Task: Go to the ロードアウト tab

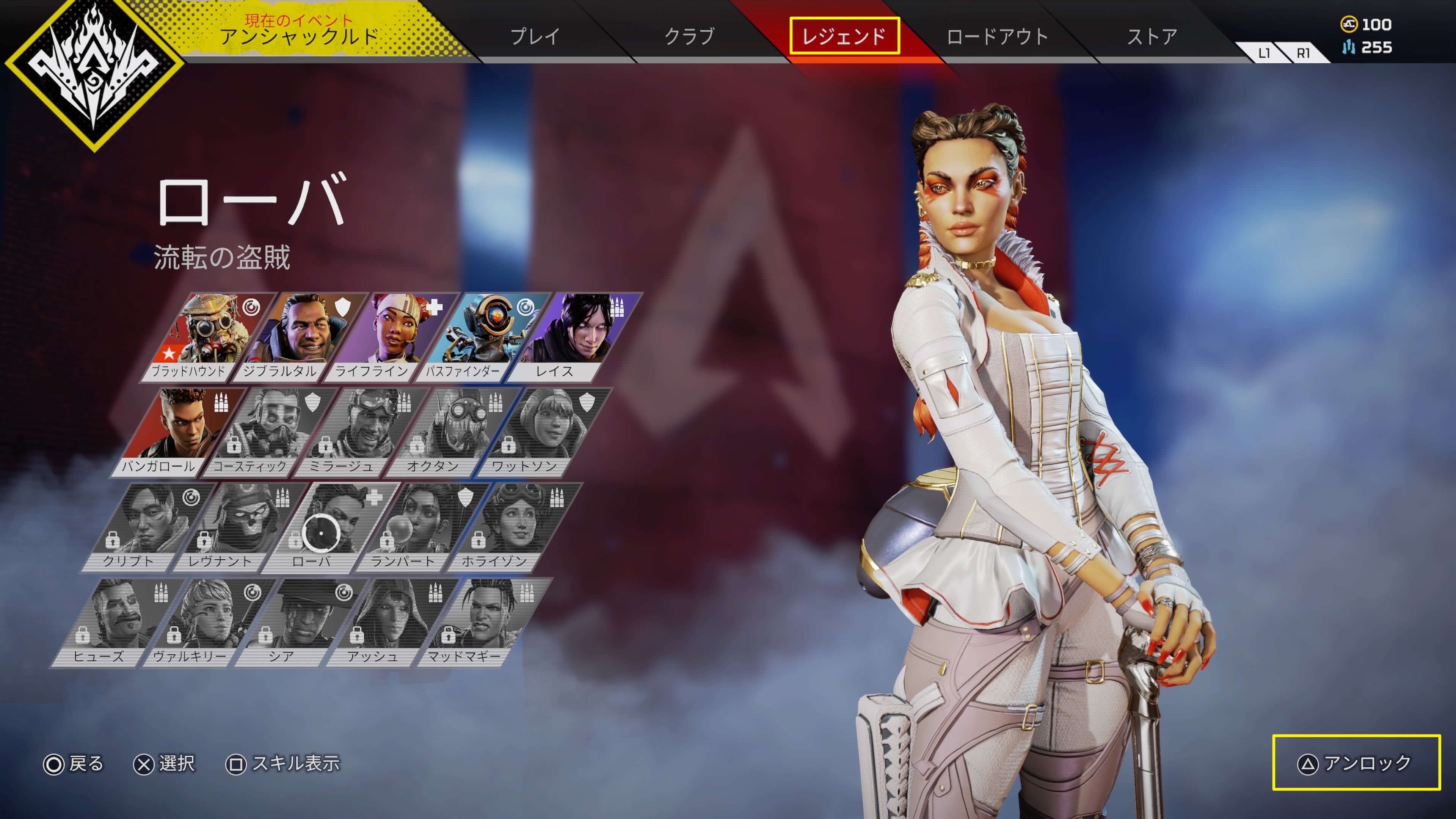Action: (997, 36)
